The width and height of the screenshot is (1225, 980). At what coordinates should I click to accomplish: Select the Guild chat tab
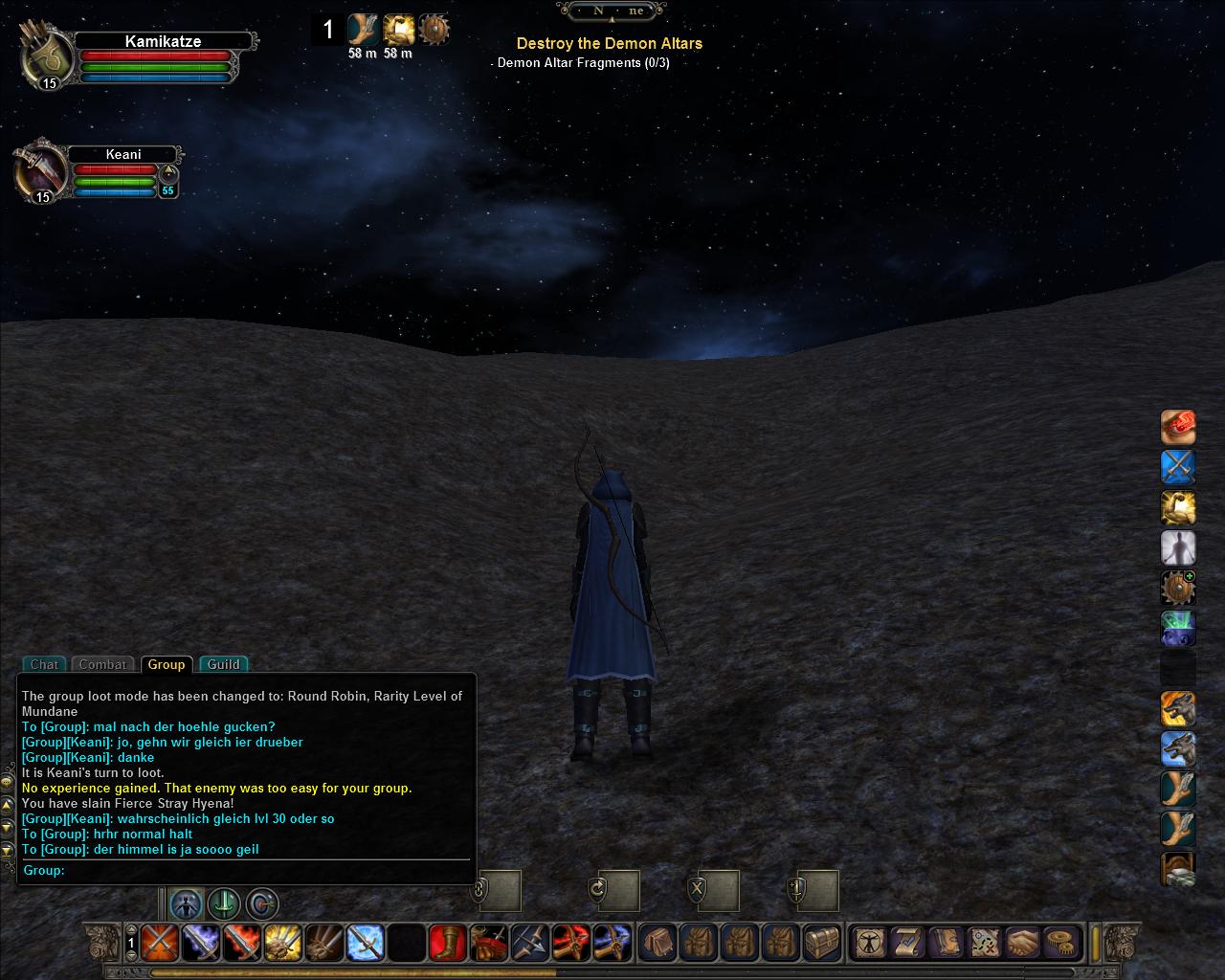tap(223, 664)
